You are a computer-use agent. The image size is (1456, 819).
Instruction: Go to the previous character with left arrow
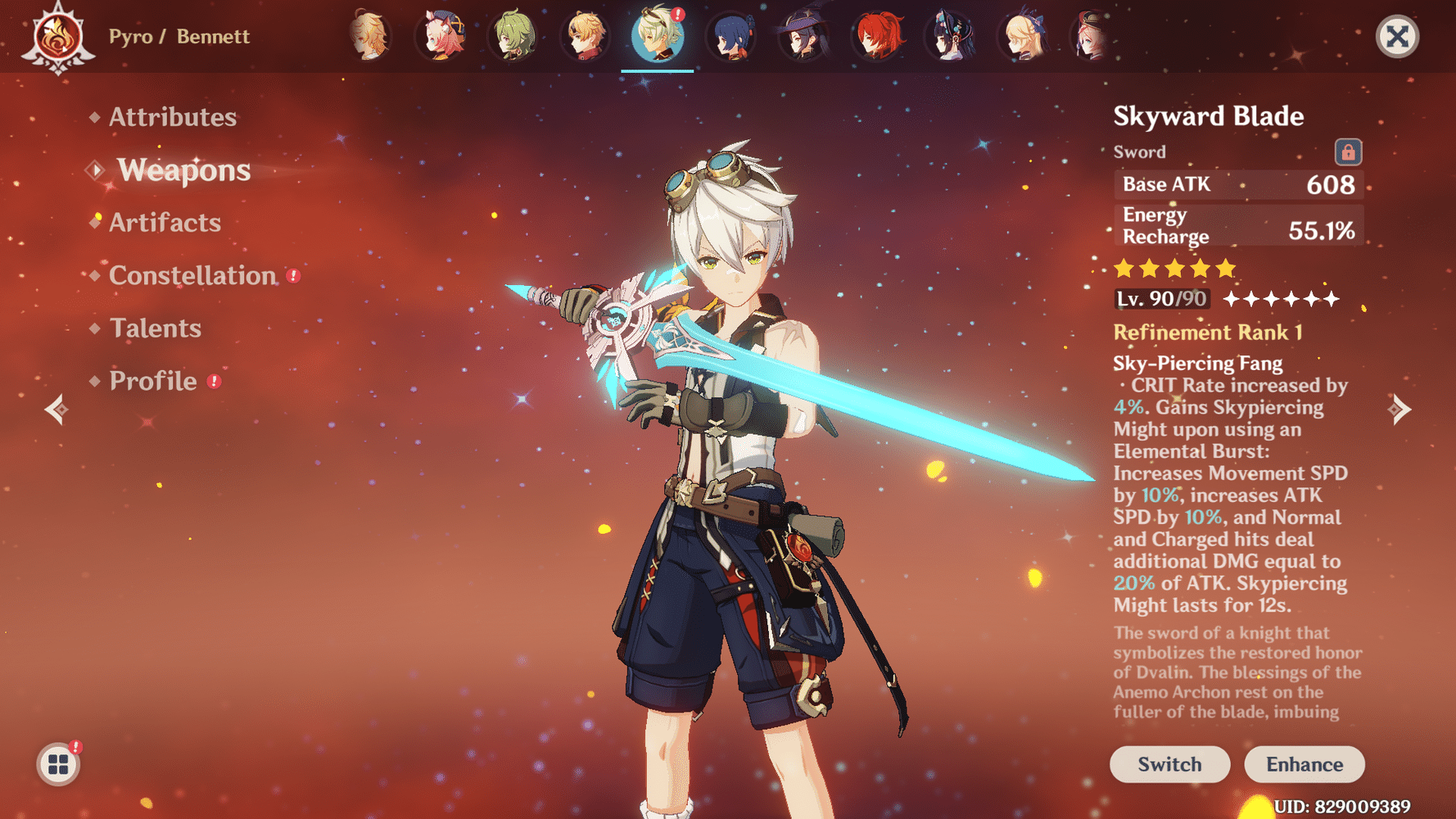coord(57,409)
